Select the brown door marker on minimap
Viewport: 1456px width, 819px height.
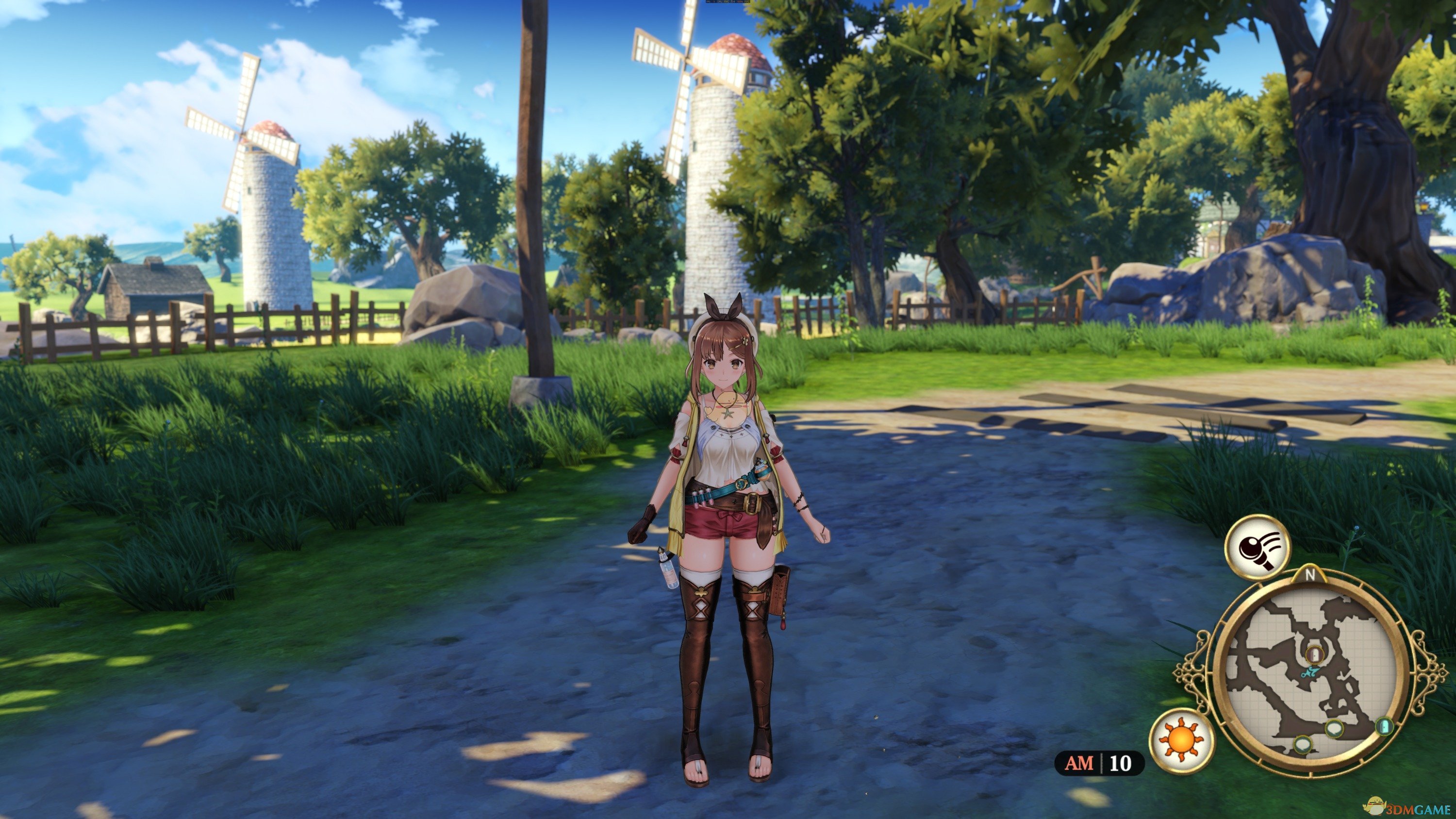coord(1314,654)
